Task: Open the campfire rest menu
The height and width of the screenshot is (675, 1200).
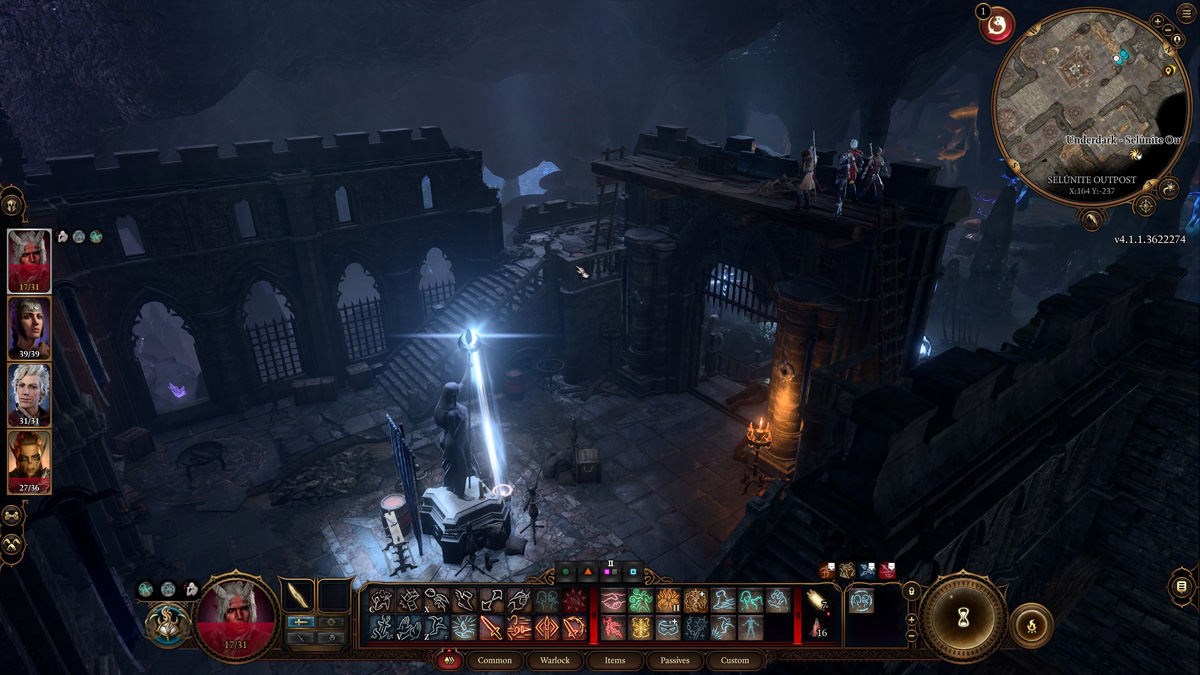Action: point(1031,625)
